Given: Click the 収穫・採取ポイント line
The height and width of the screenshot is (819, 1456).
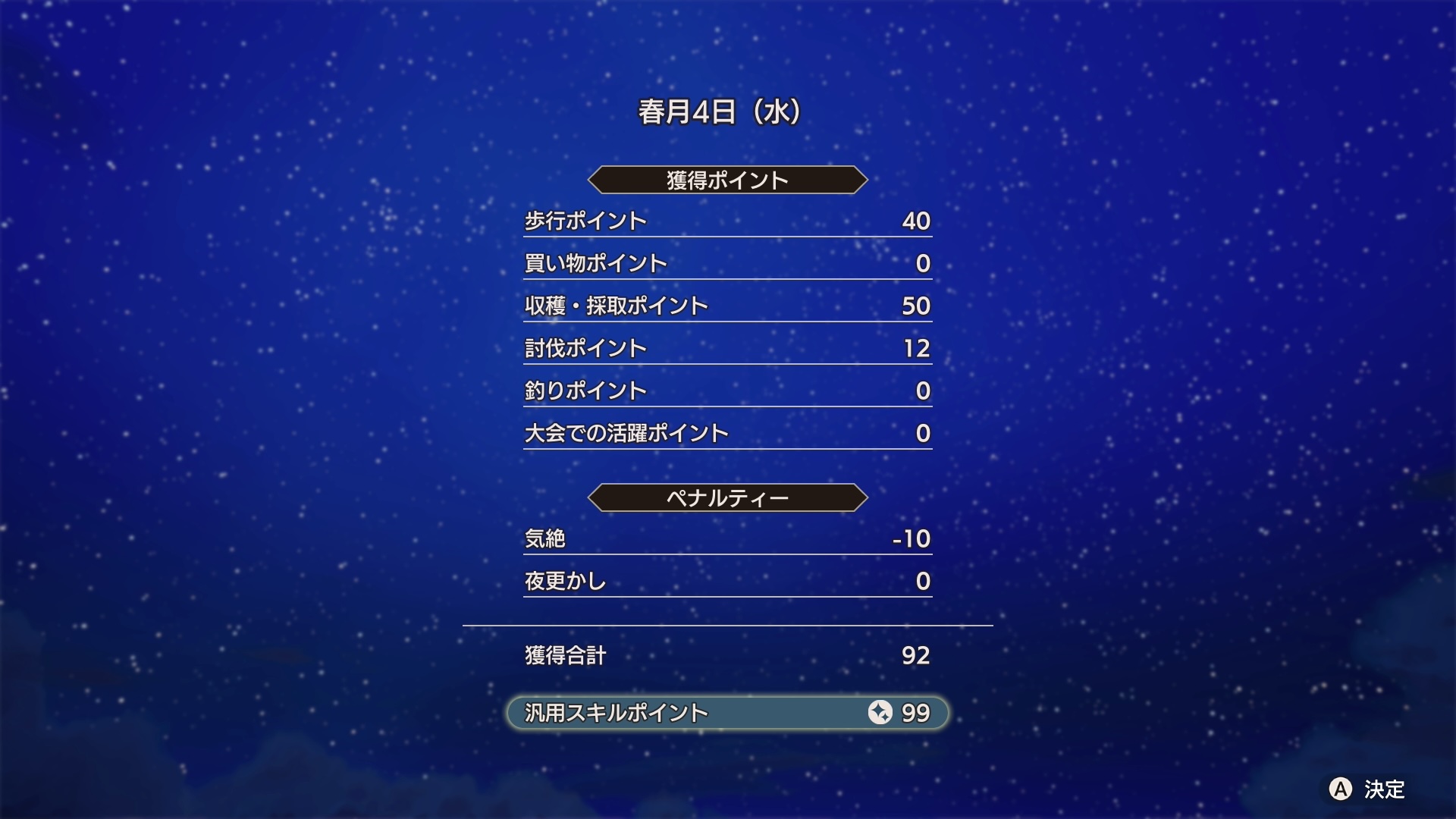Looking at the screenshot, I should tap(616, 306).
